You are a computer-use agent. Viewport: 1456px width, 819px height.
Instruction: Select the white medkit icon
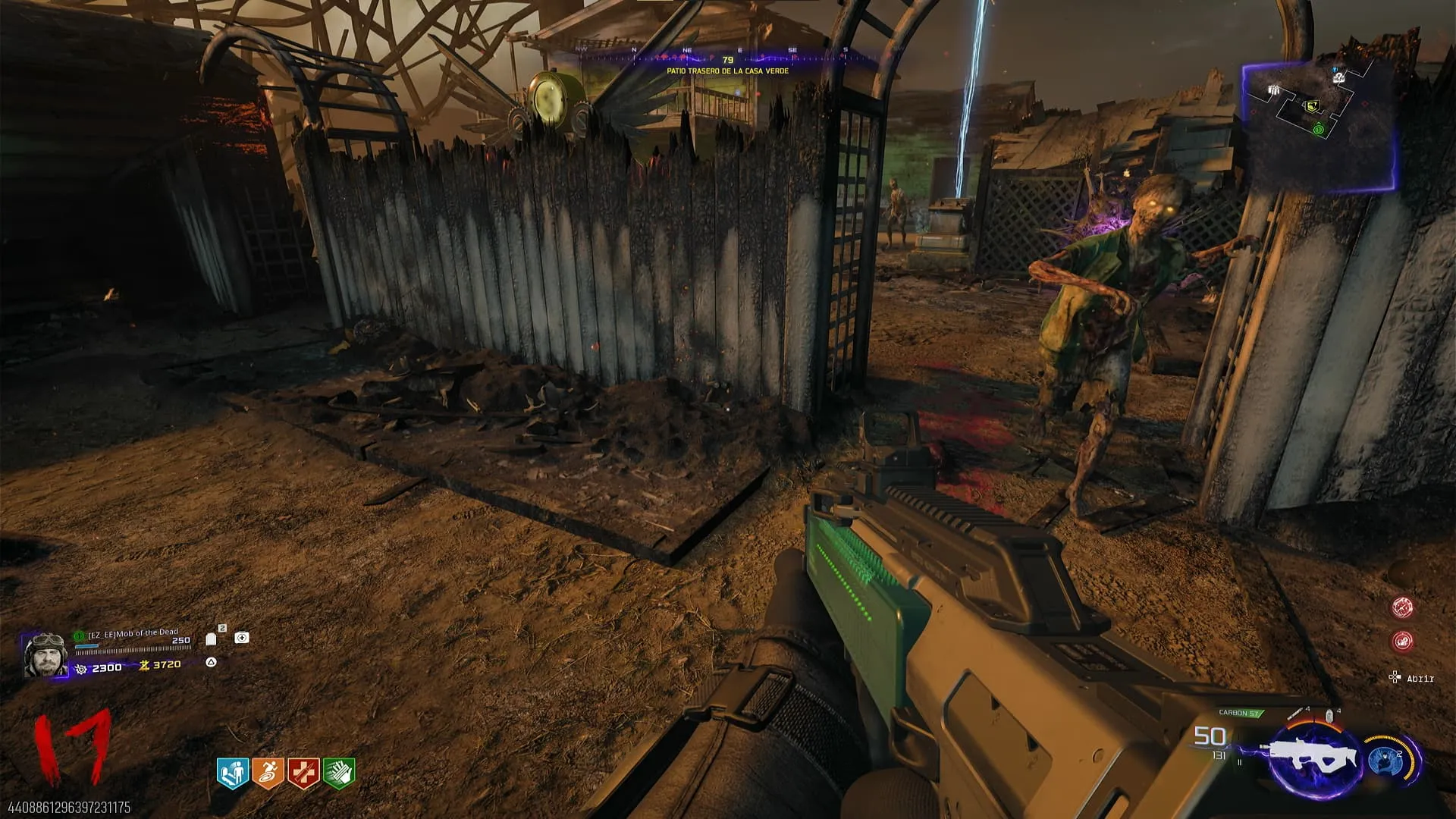pyautogui.click(x=242, y=638)
